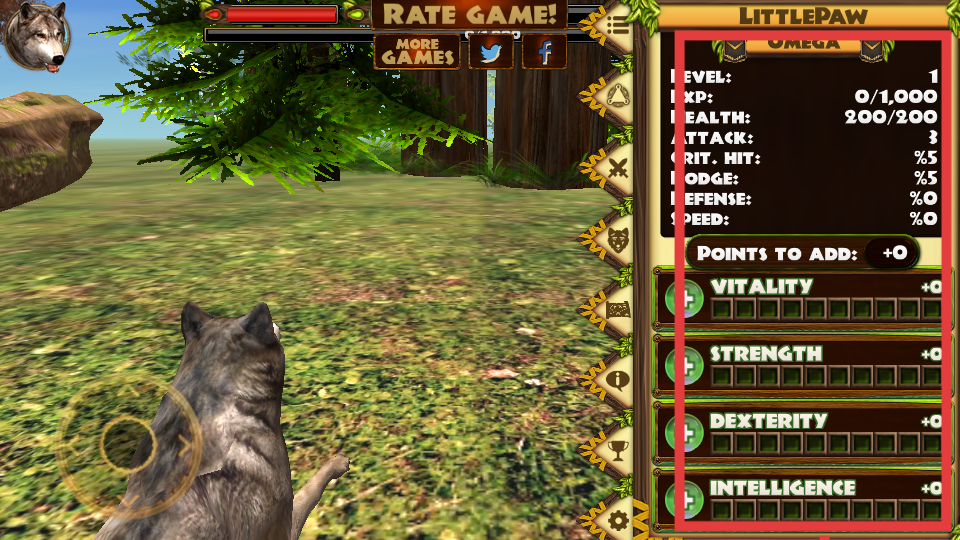Image resolution: width=960 pixels, height=540 pixels.
Task: Add a point to Strength
Action: (x=685, y=367)
